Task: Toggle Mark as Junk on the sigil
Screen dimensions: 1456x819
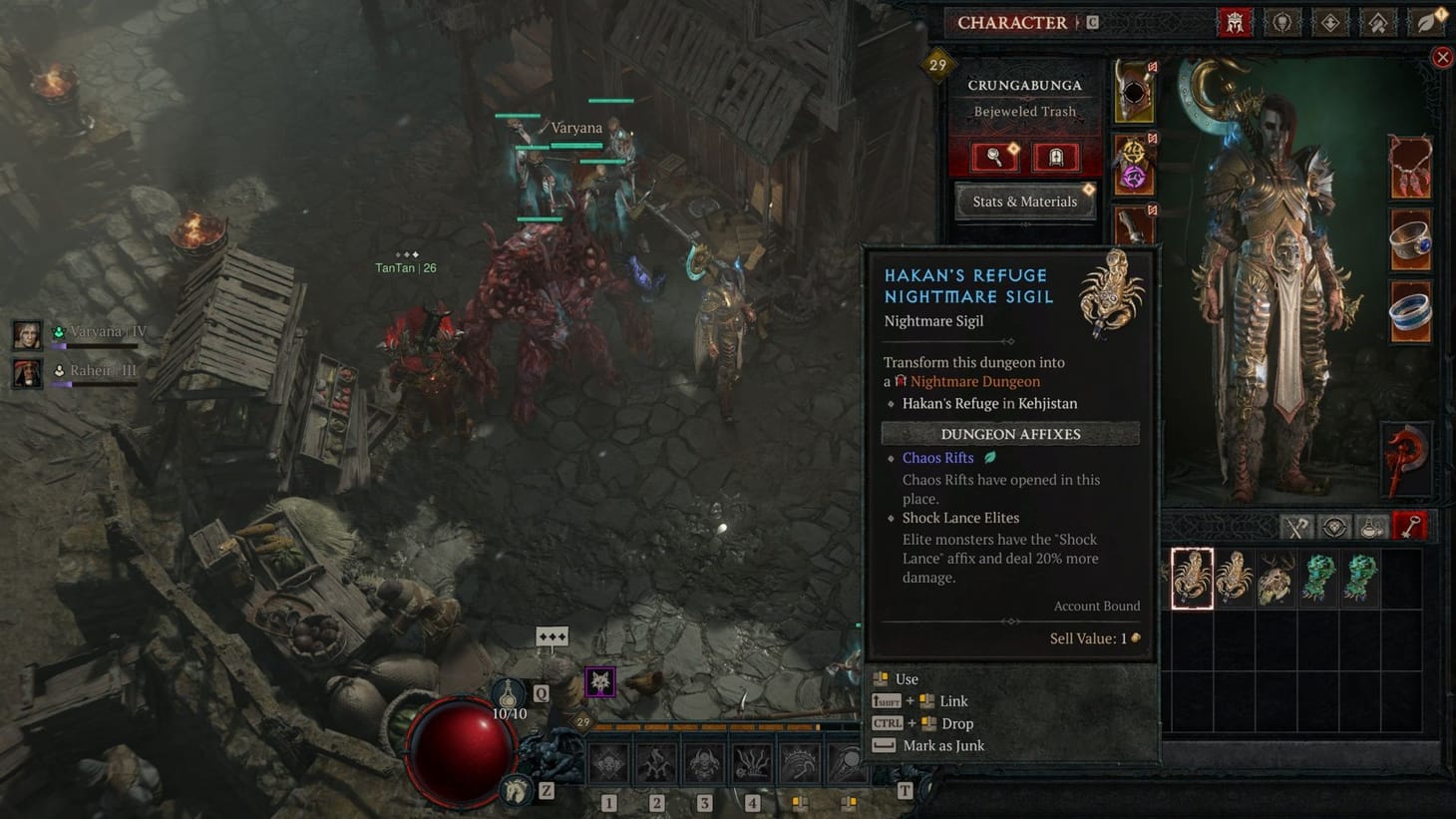Action: (x=941, y=745)
